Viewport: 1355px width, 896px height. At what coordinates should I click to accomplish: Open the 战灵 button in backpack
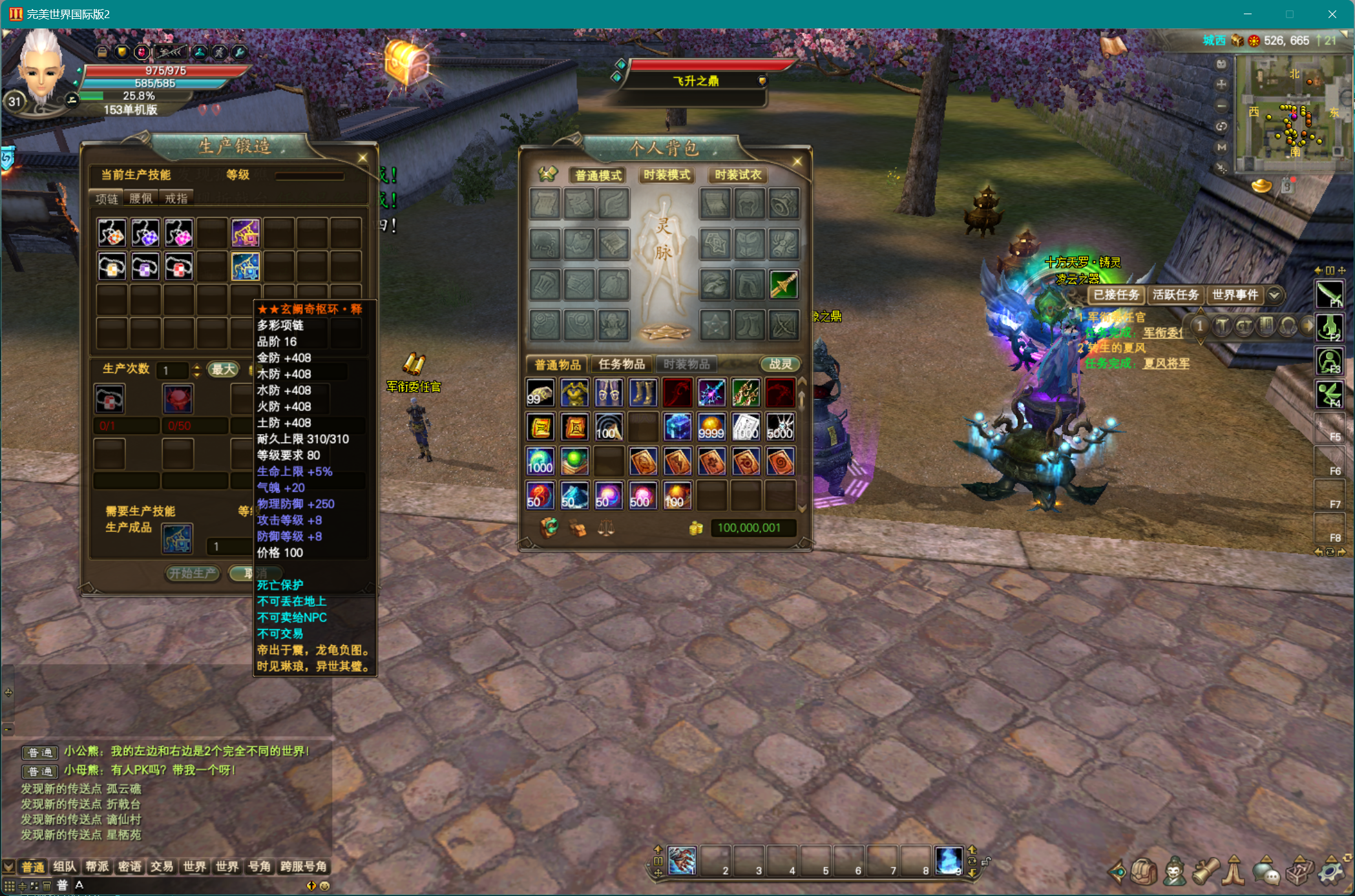click(780, 364)
